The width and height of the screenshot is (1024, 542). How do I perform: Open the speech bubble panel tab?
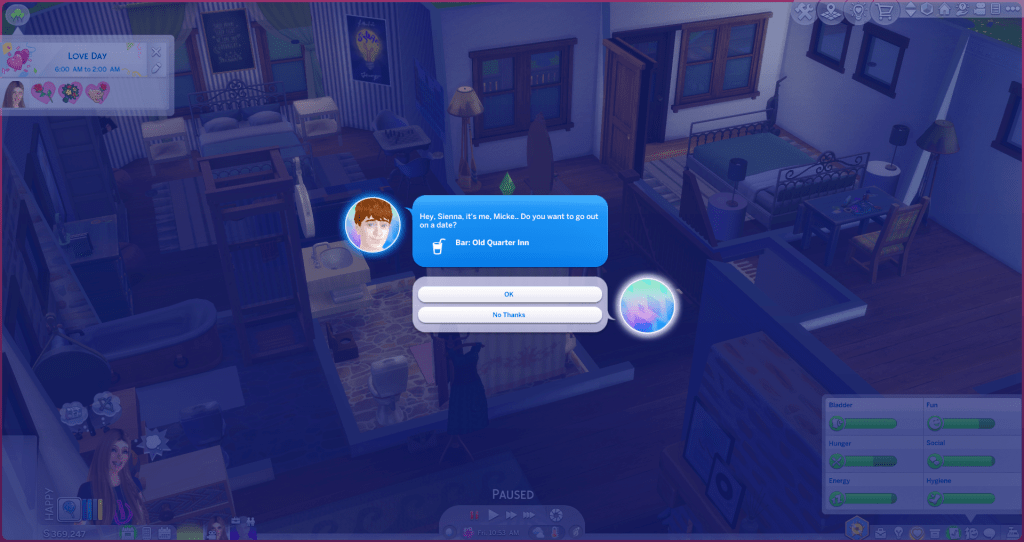coord(989,531)
